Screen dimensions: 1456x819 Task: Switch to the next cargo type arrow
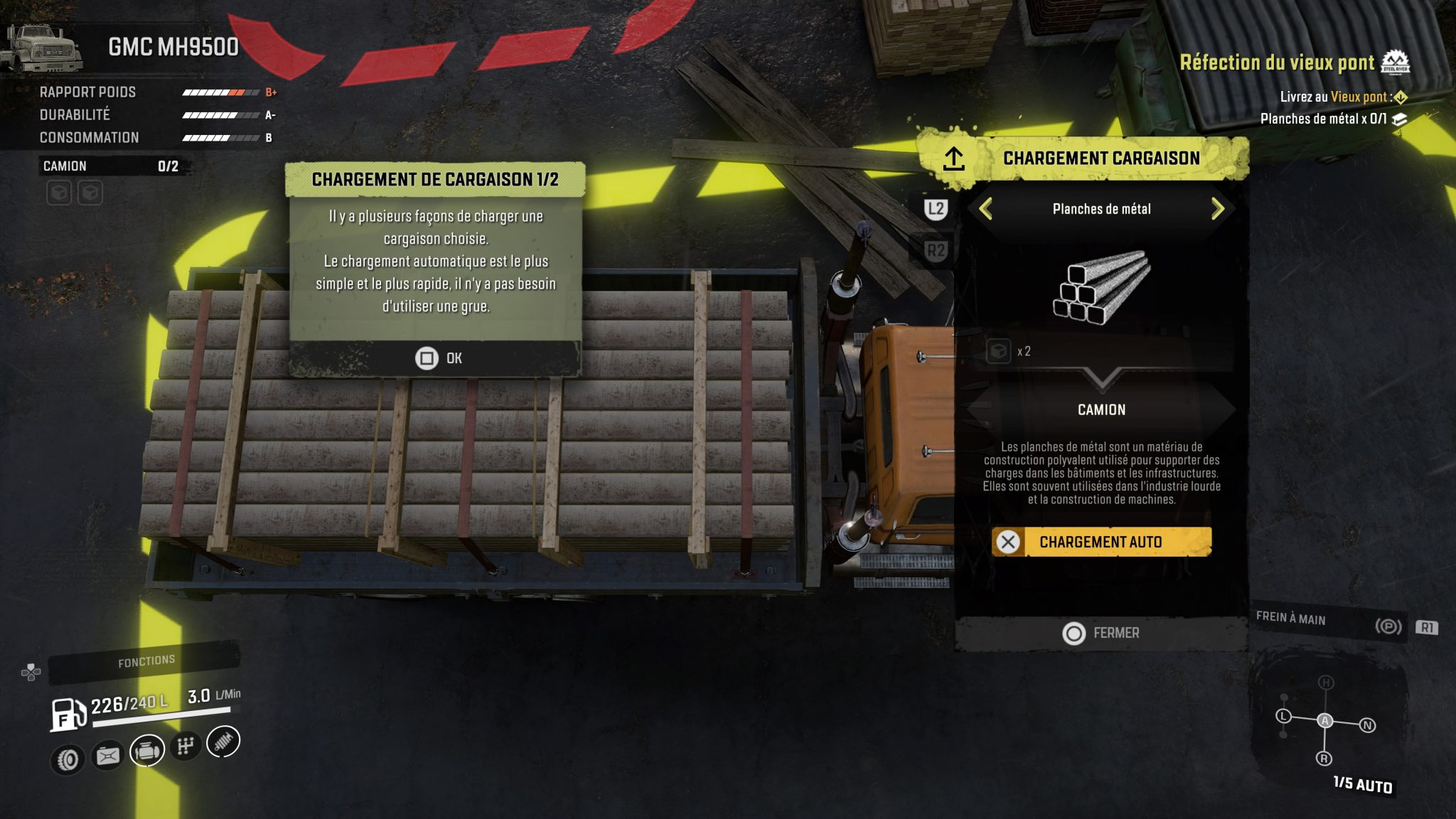point(1217,209)
